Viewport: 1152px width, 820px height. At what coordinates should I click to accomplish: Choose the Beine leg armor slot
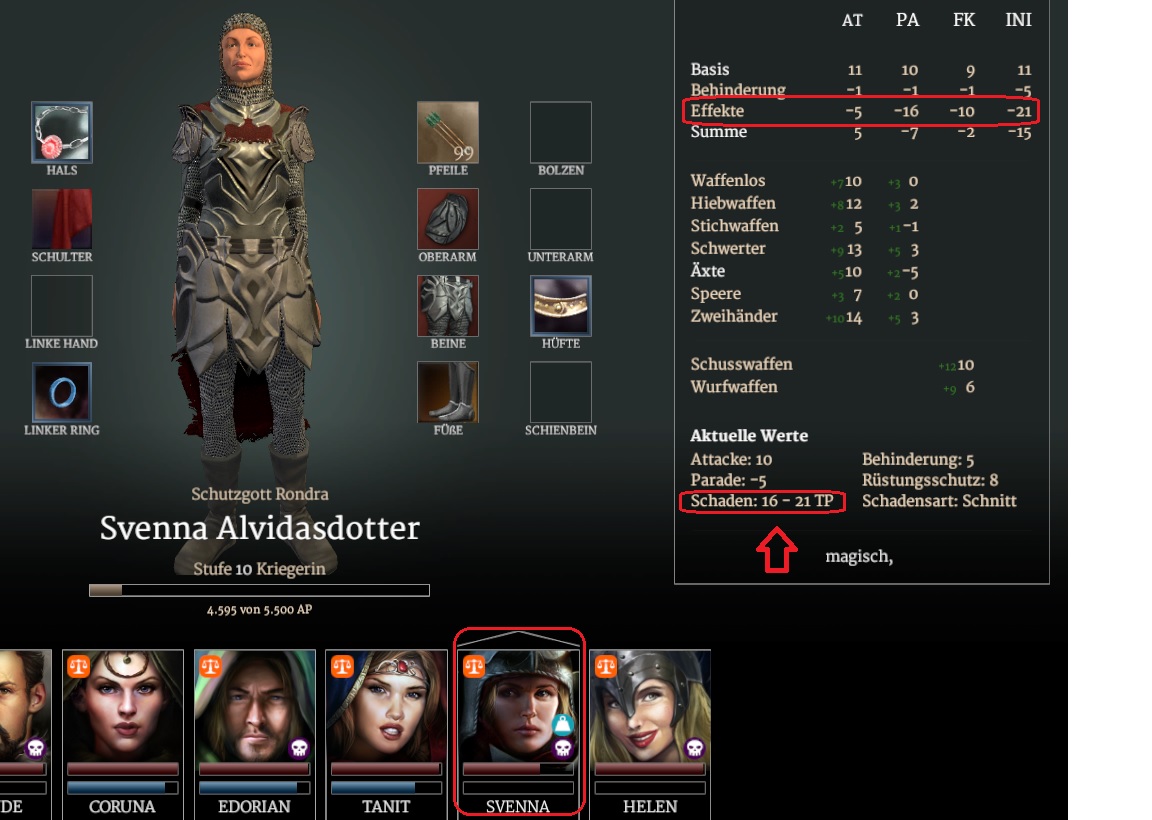[447, 306]
